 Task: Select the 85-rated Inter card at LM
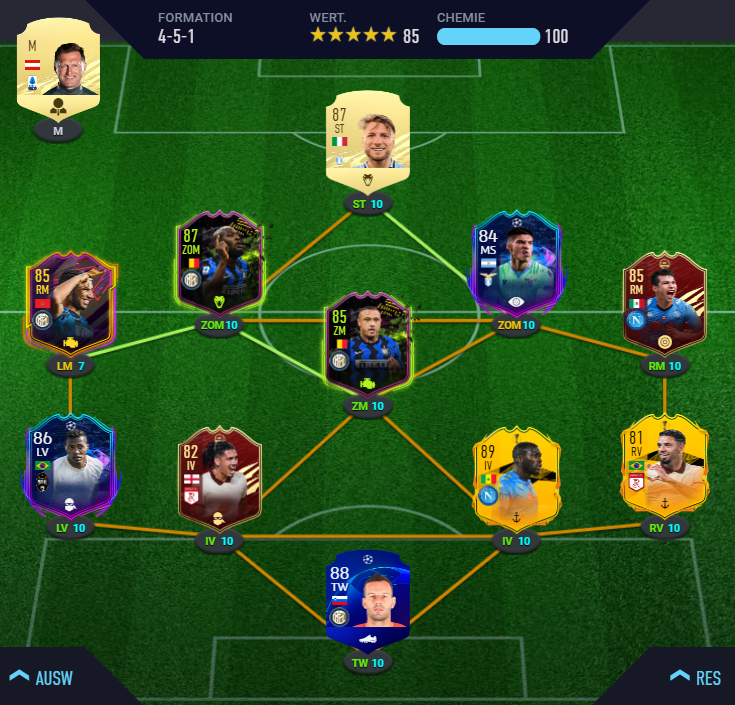71,304
